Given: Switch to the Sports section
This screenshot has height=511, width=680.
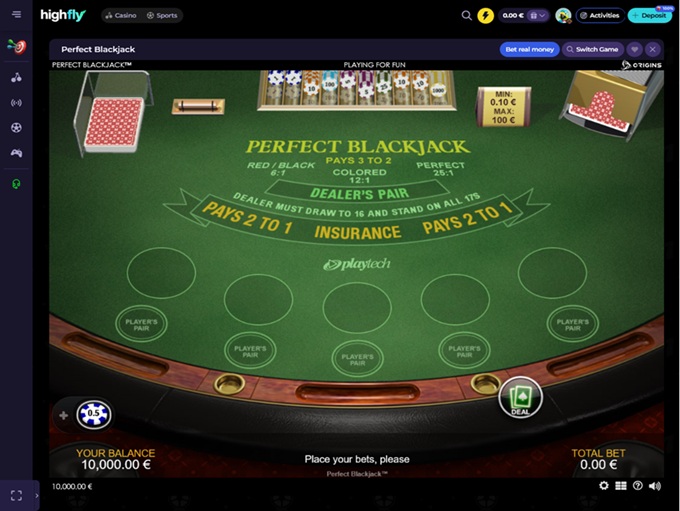Looking at the screenshot, I should click(x=164, y=16).
